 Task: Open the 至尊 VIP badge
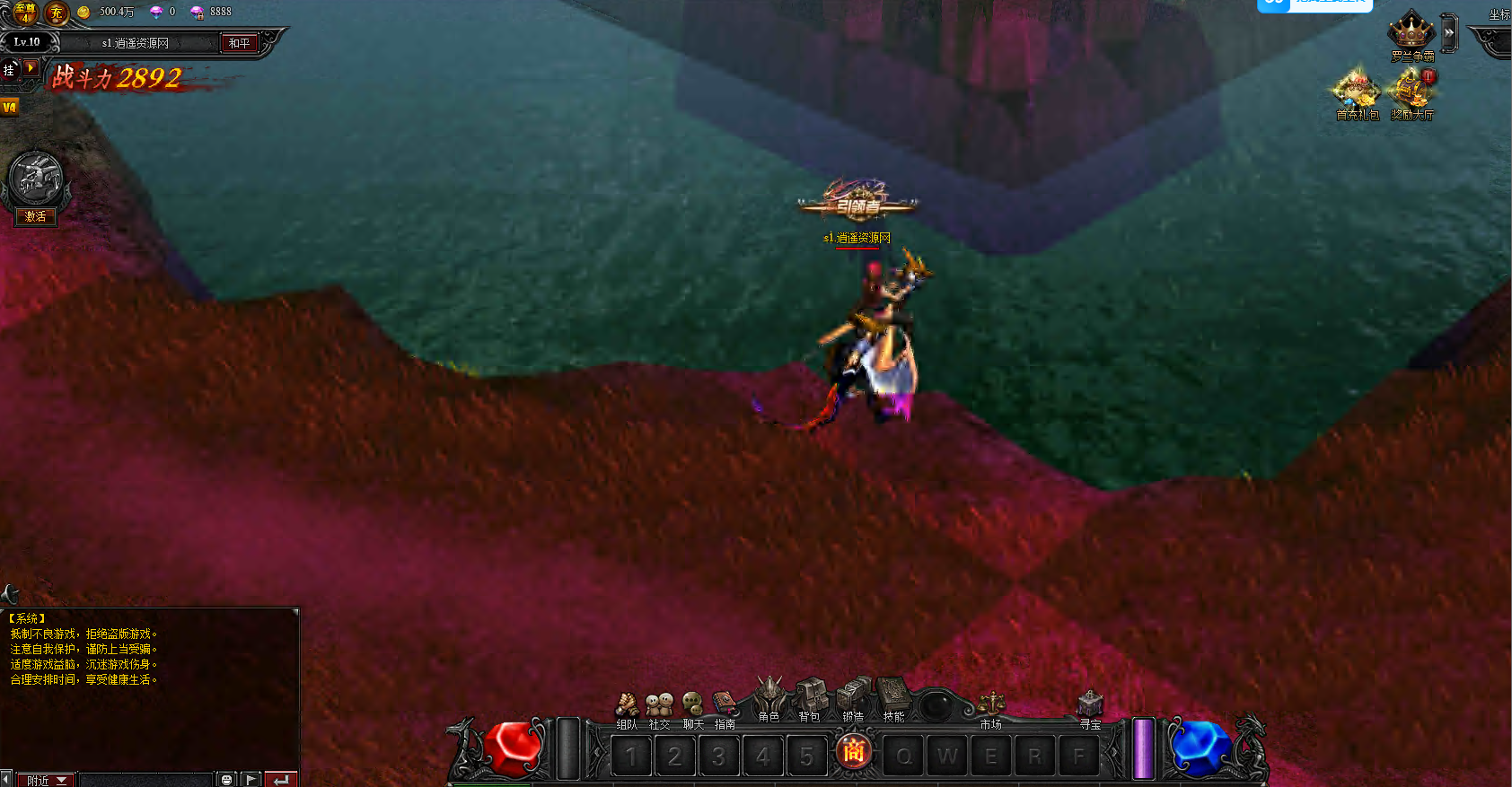click(24, 13)
